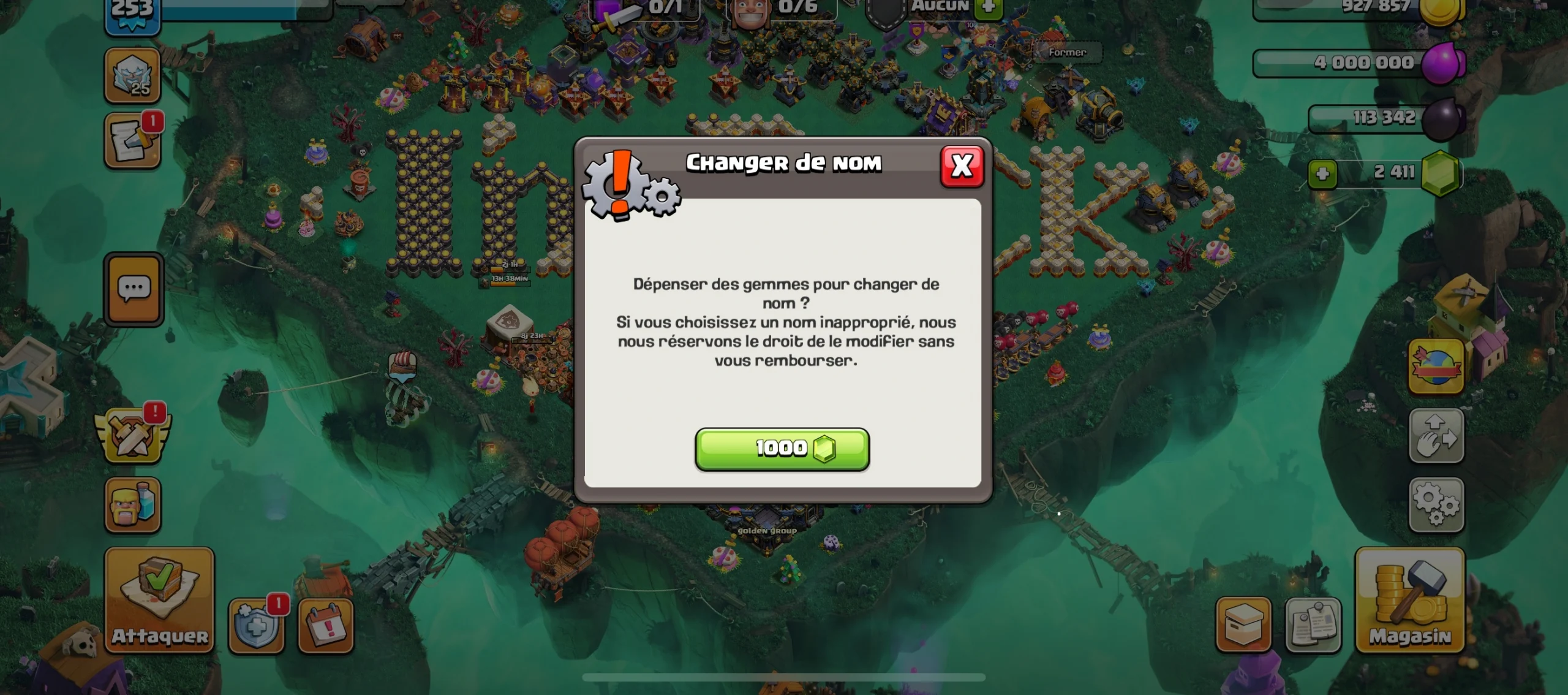Open the chat panel
1568x695 pixels.
(133, 289)
